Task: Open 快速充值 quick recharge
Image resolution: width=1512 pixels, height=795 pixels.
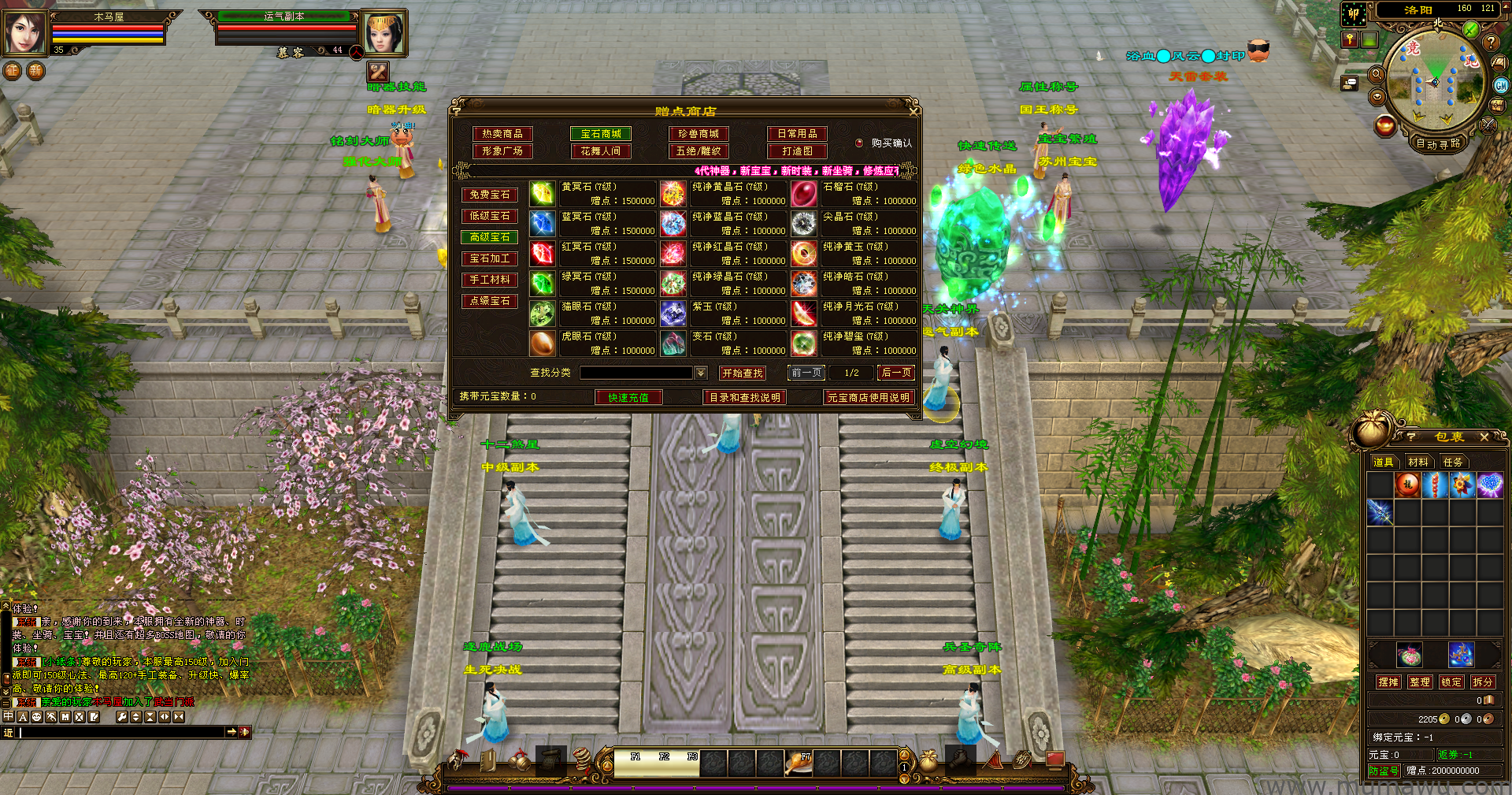Action: pos(628,398)
